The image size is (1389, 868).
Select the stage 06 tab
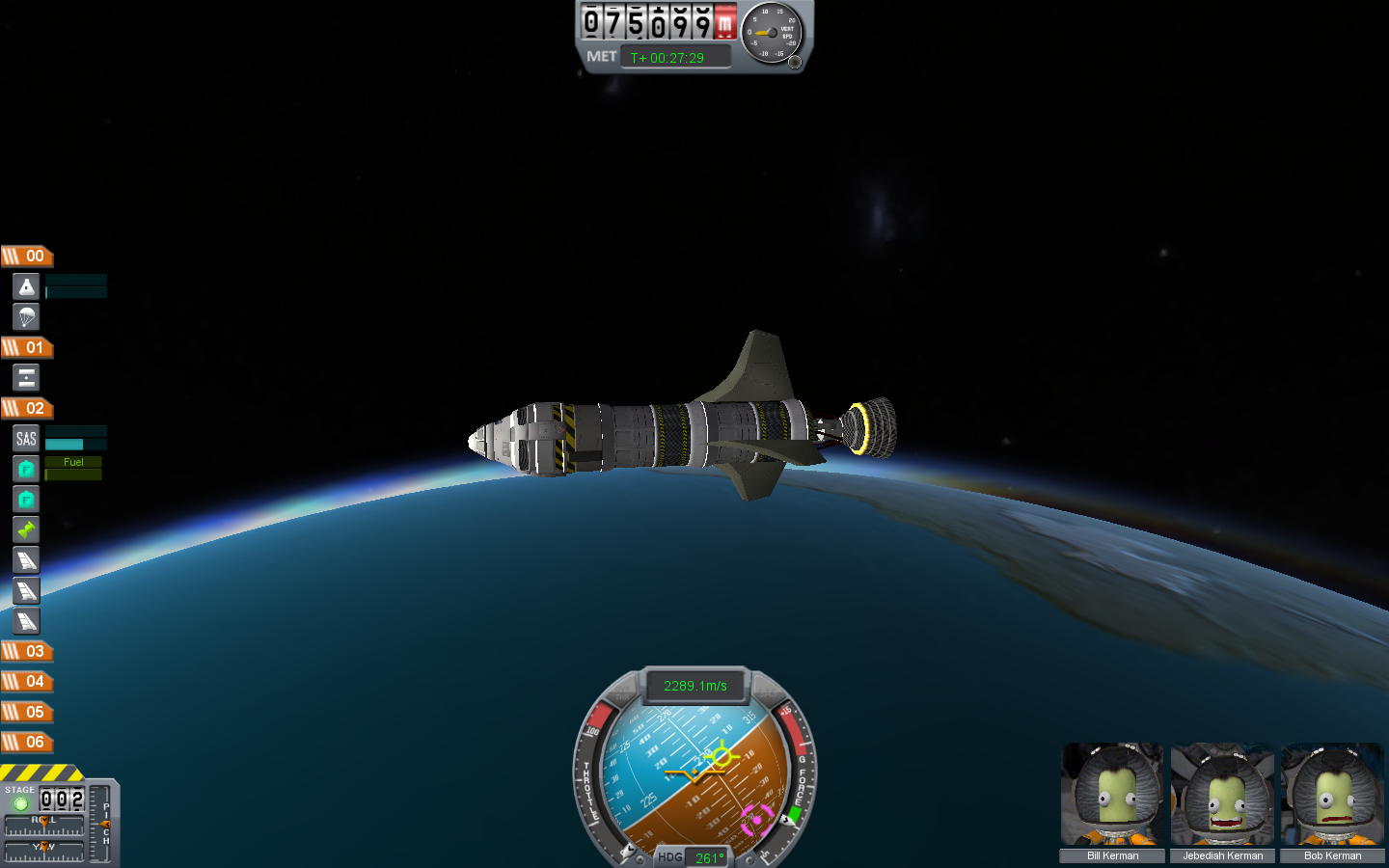[27, 742]
